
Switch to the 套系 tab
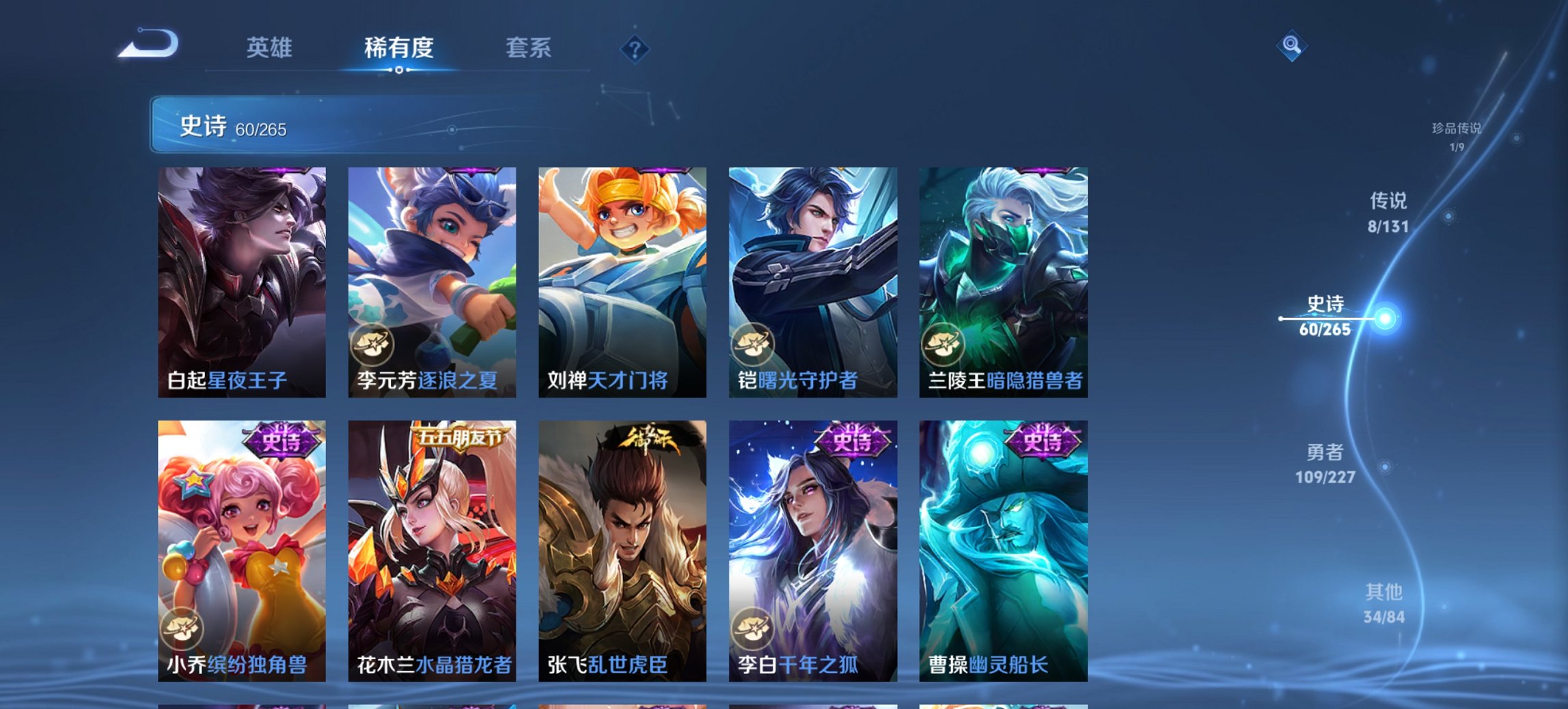[x=529, y=48]
